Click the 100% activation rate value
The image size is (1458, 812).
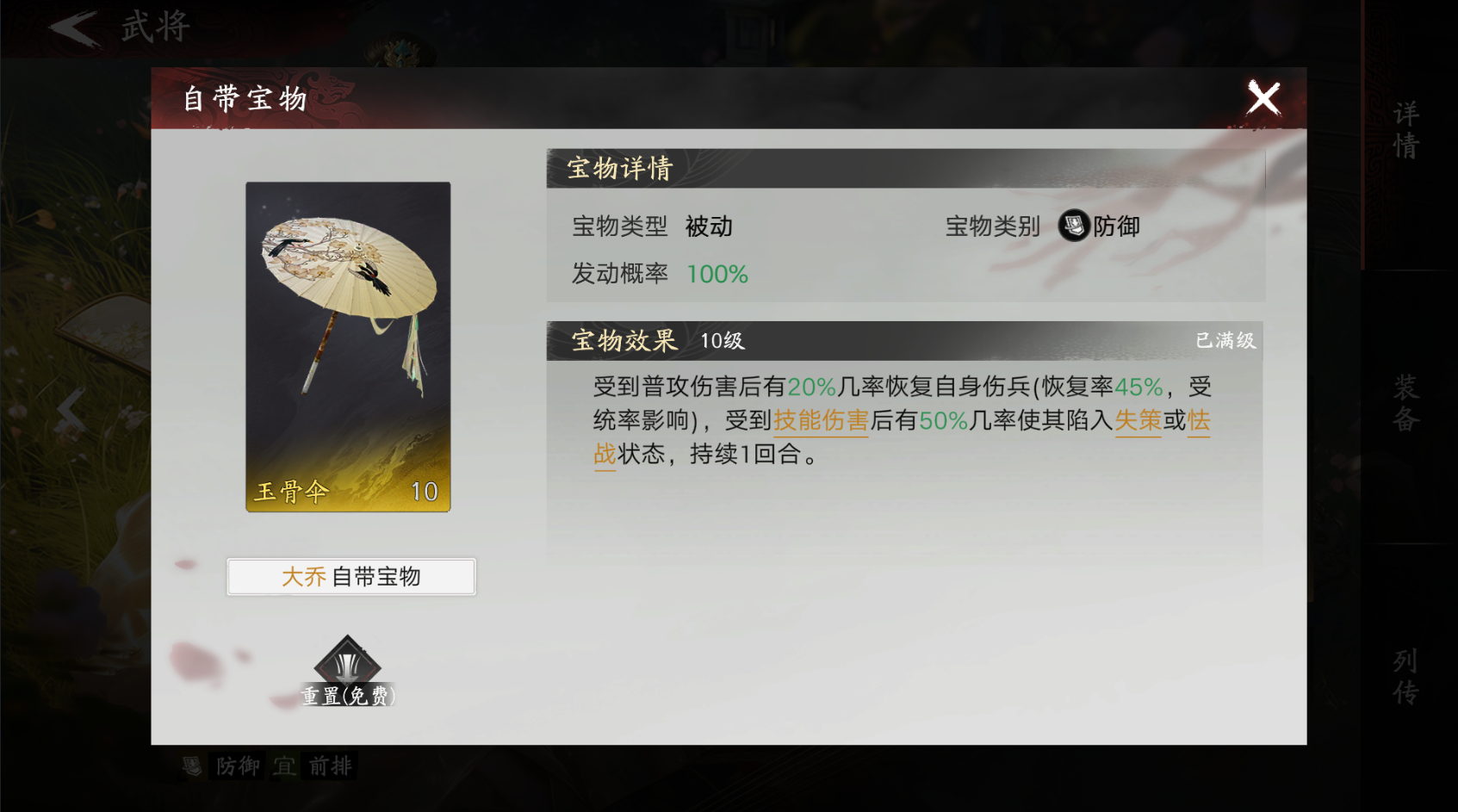click(717, 274)
